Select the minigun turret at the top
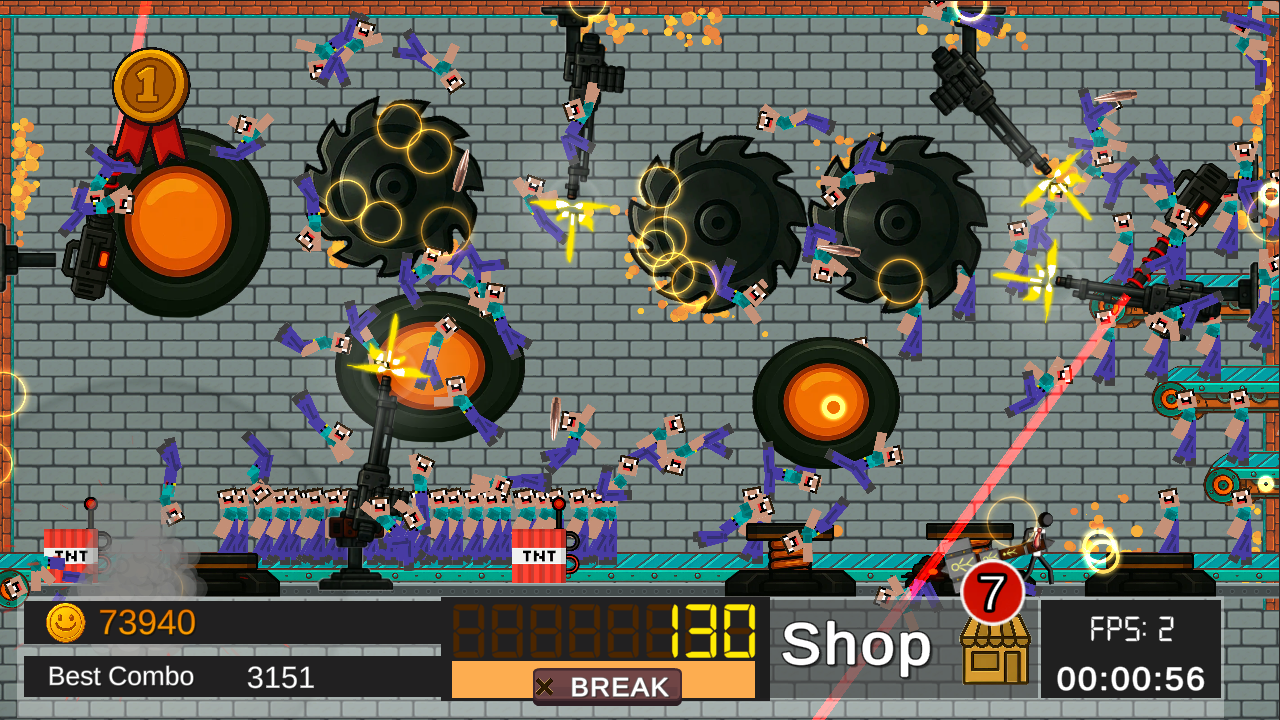Viewport: 1280px width, 720px height. pyautogui.click(x=589, y=60)
